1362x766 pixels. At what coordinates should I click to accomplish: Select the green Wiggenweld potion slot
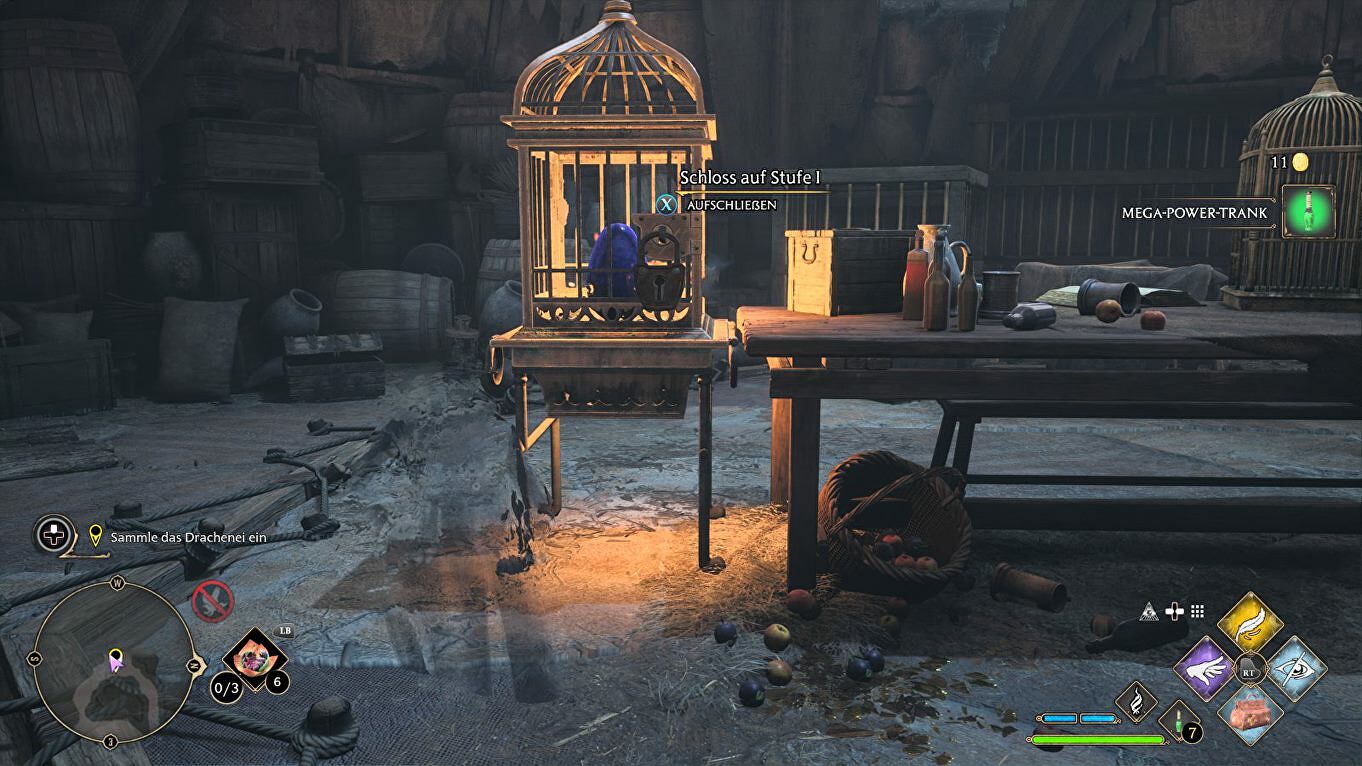(x=1178, y=719)
